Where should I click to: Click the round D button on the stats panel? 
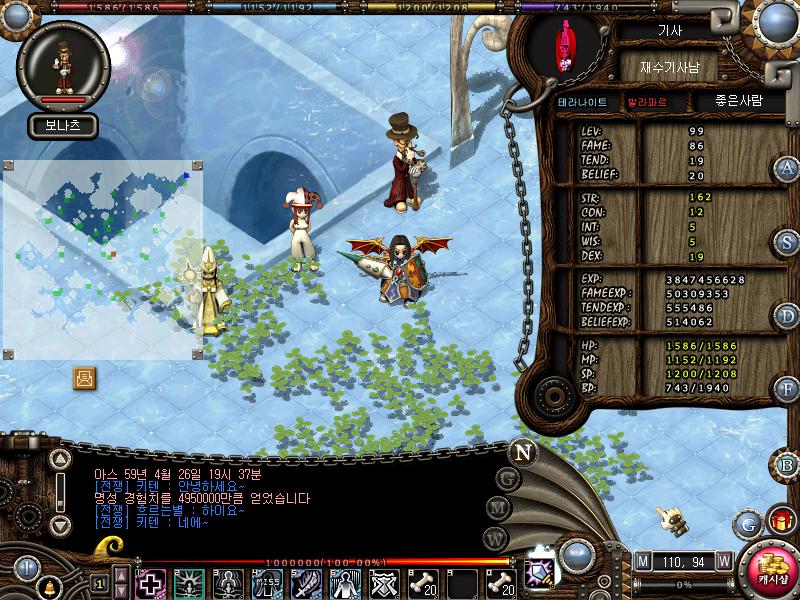787,316
